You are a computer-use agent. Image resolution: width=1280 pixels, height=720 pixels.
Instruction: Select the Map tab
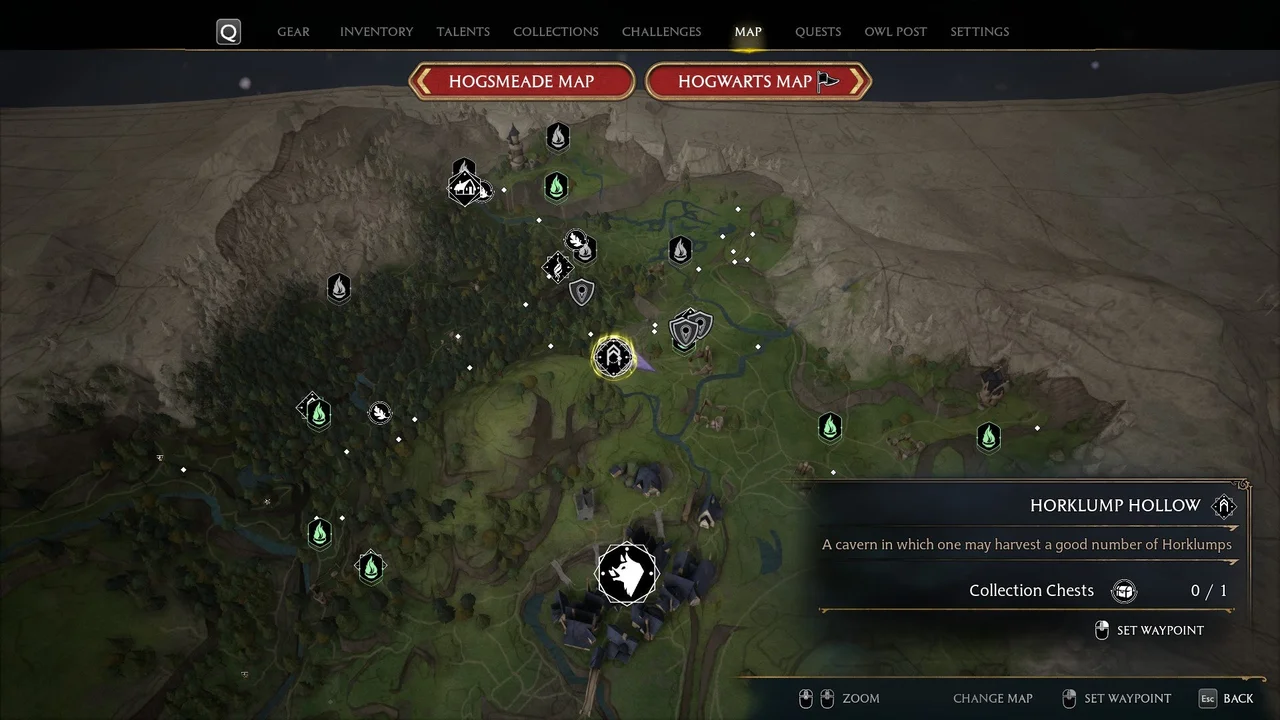point(748,32)
